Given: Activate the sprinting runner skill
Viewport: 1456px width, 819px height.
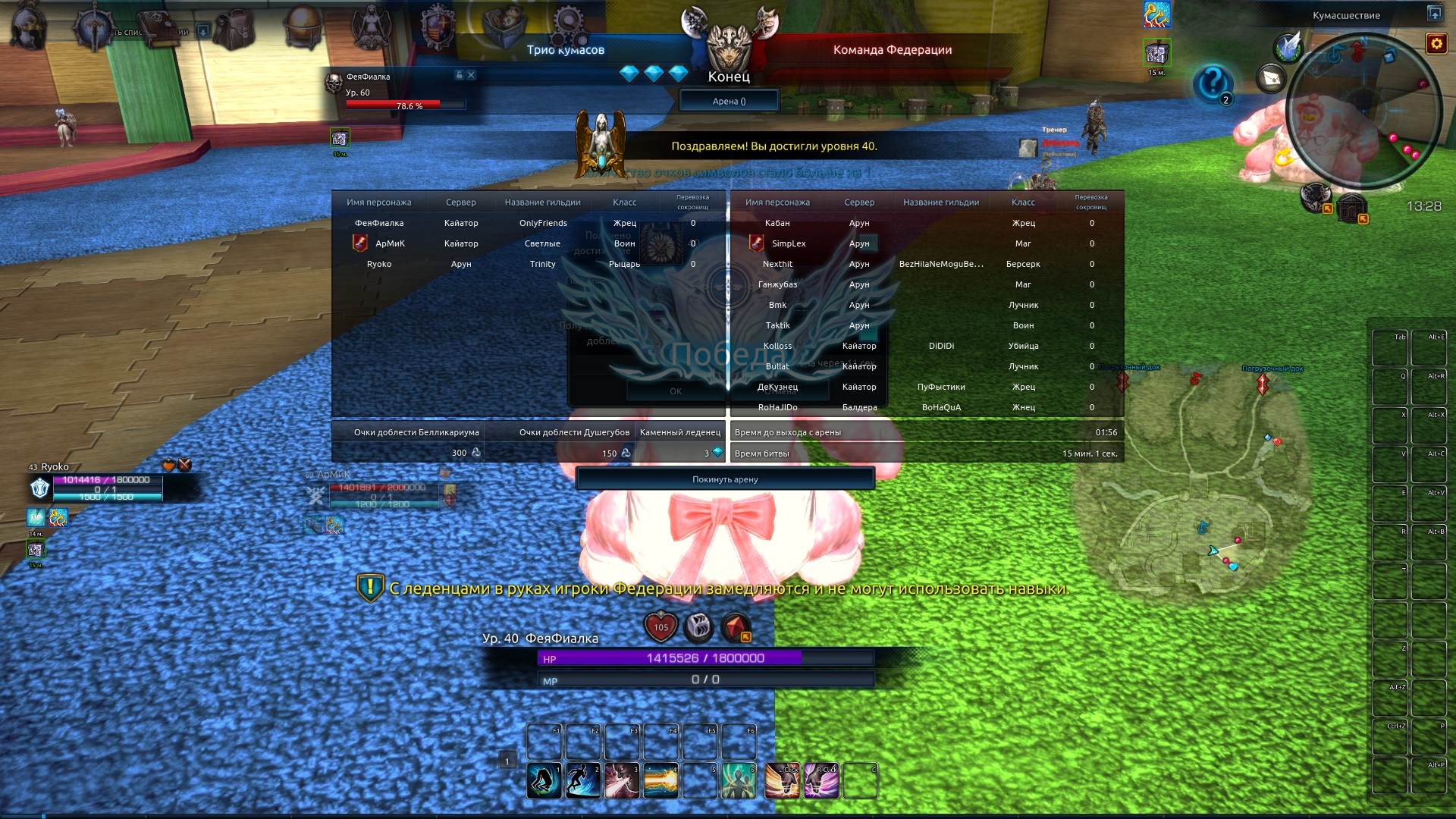Looking at the screenshot, I should [x=582, y=781].
